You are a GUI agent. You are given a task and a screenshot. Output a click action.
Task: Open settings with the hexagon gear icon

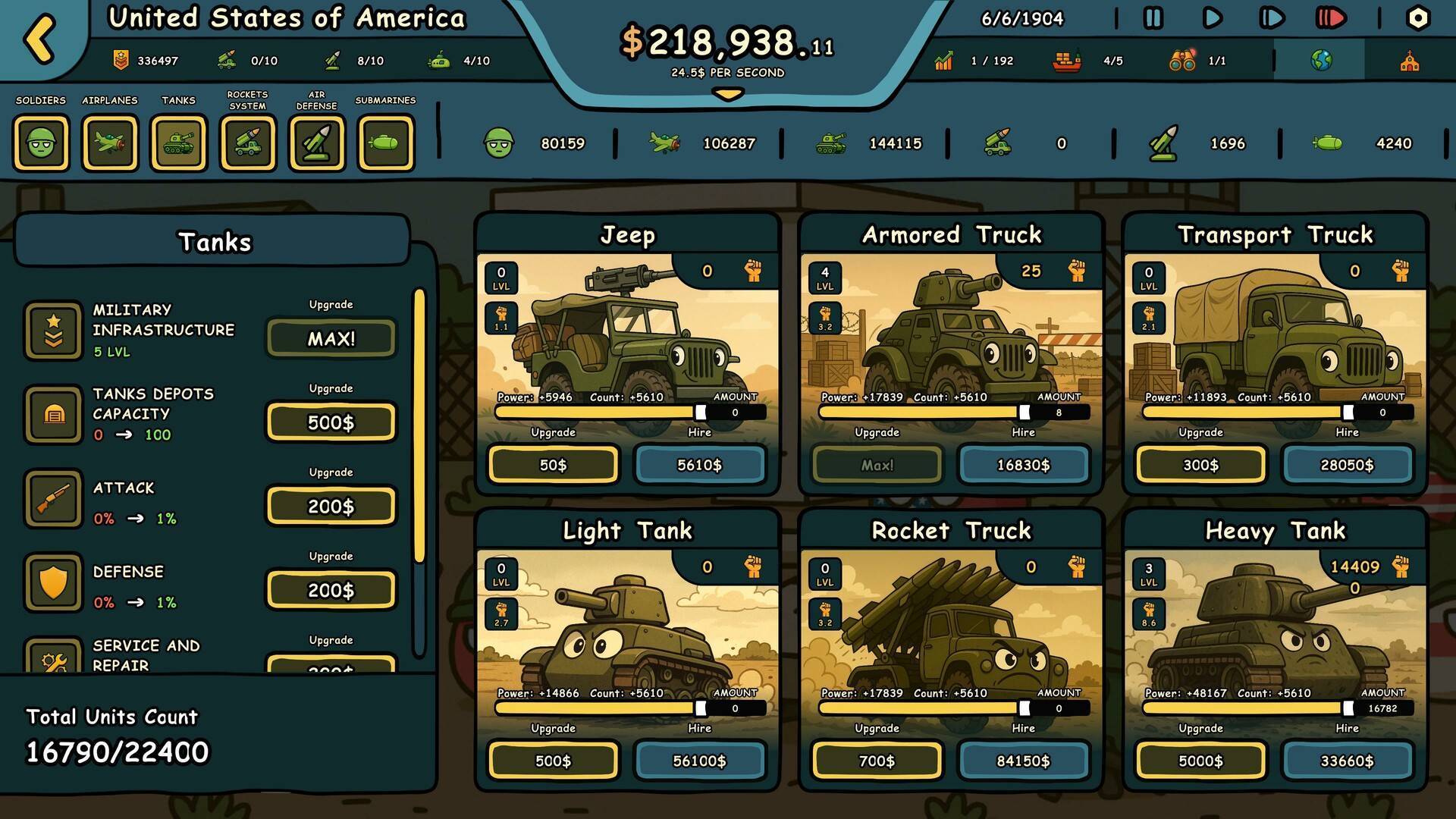coord(1417,18)
